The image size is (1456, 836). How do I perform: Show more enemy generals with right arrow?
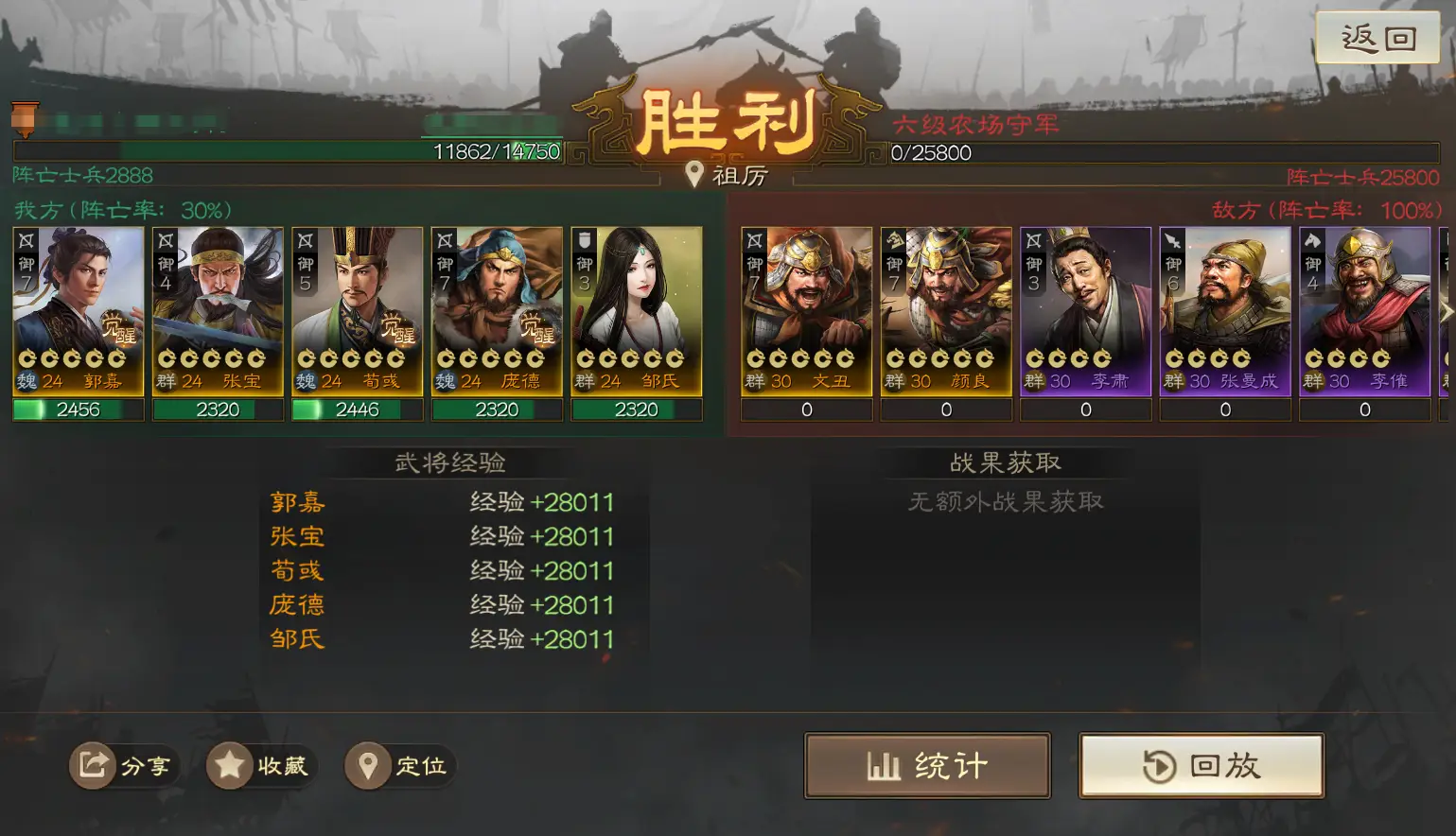(x=1445, y=311)
